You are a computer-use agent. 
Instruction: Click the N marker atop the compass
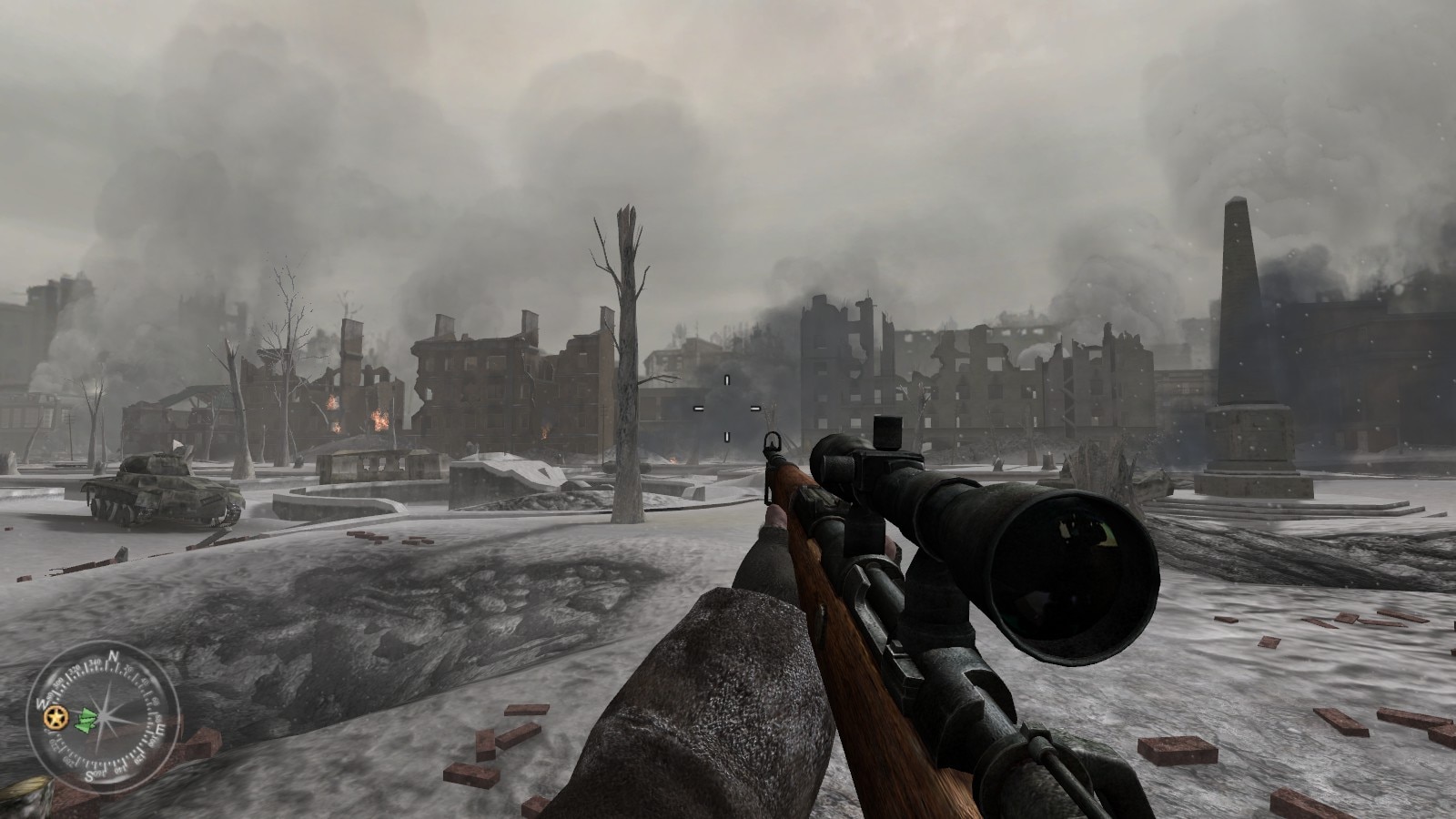coord(113,655)
